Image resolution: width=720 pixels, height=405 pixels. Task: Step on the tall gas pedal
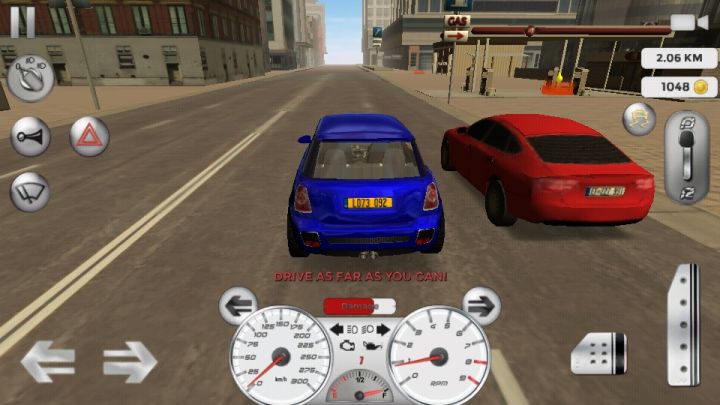684,323
